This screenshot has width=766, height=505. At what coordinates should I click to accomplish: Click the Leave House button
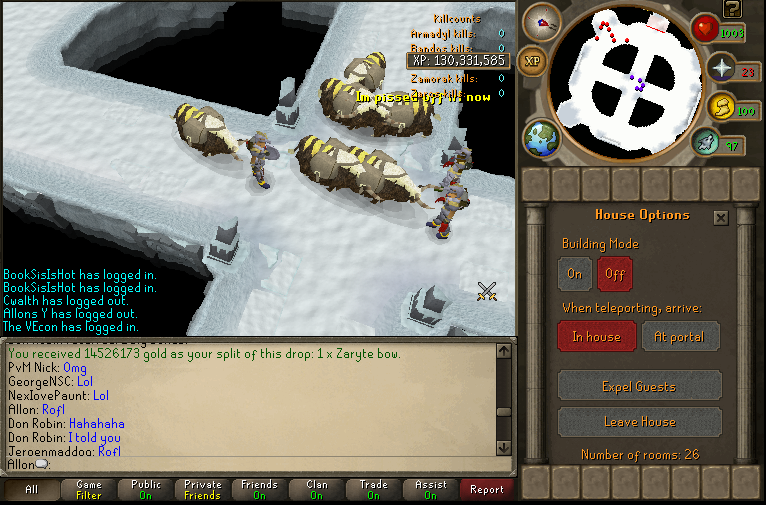639,421
